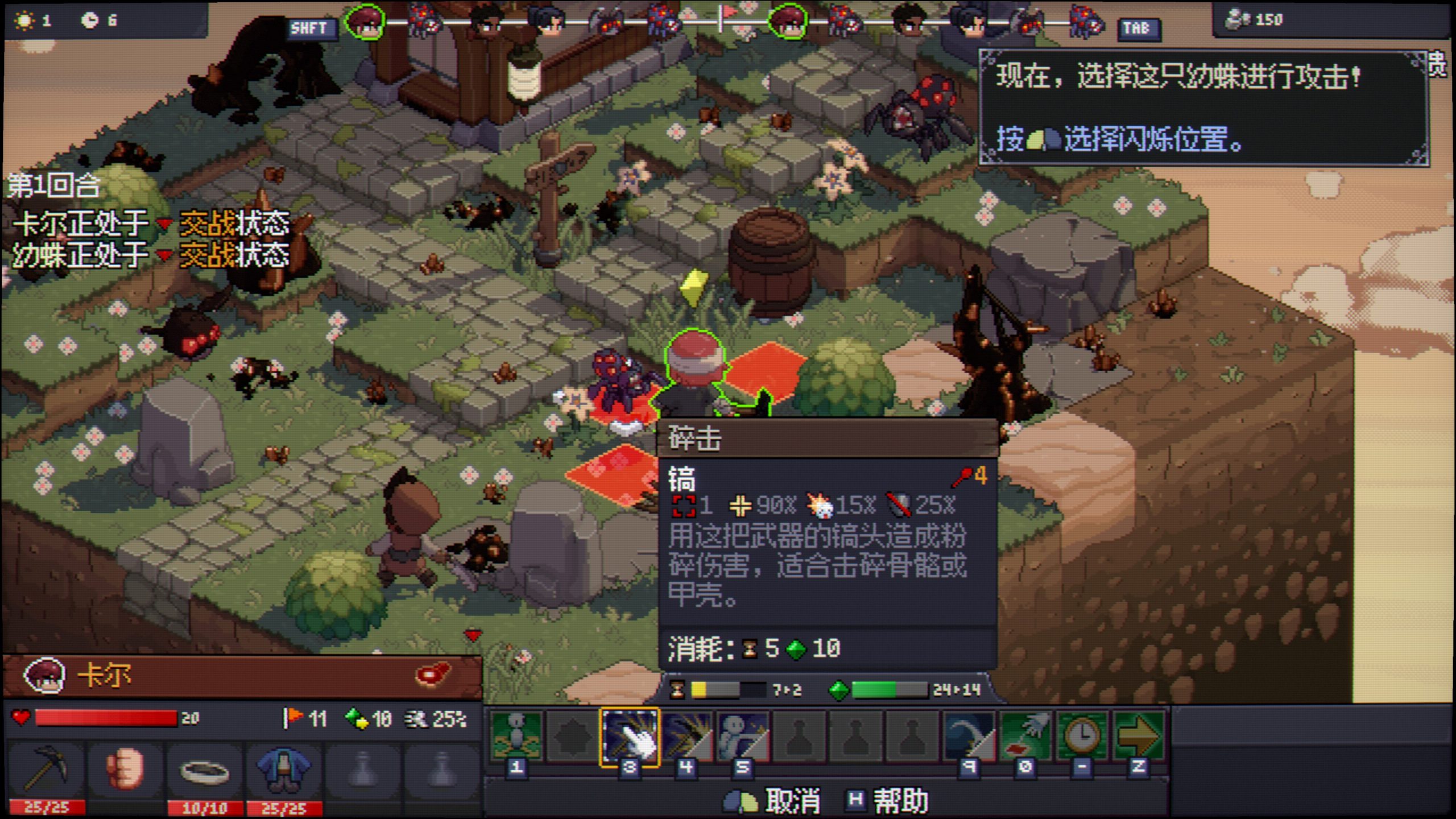
Task: Click the 取消 cancel label
Action: (x=792, y=801)
